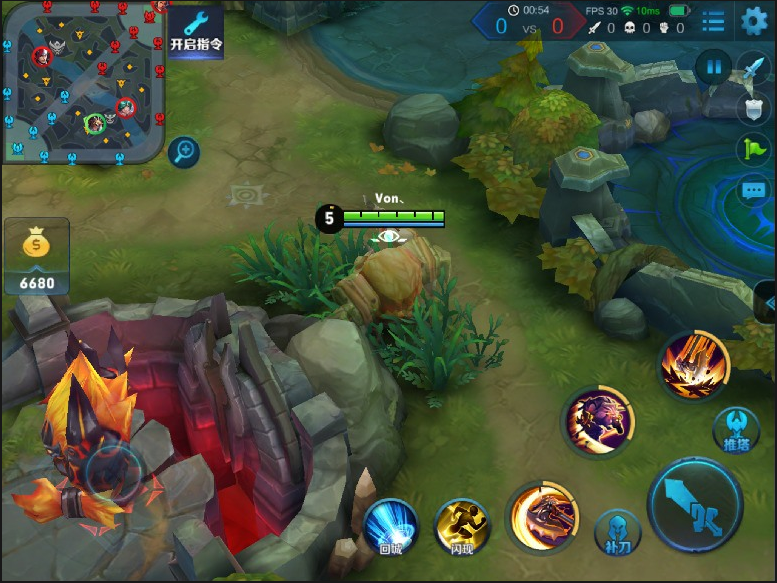
Task: Open the minimap
Action: tap(83, 81)
